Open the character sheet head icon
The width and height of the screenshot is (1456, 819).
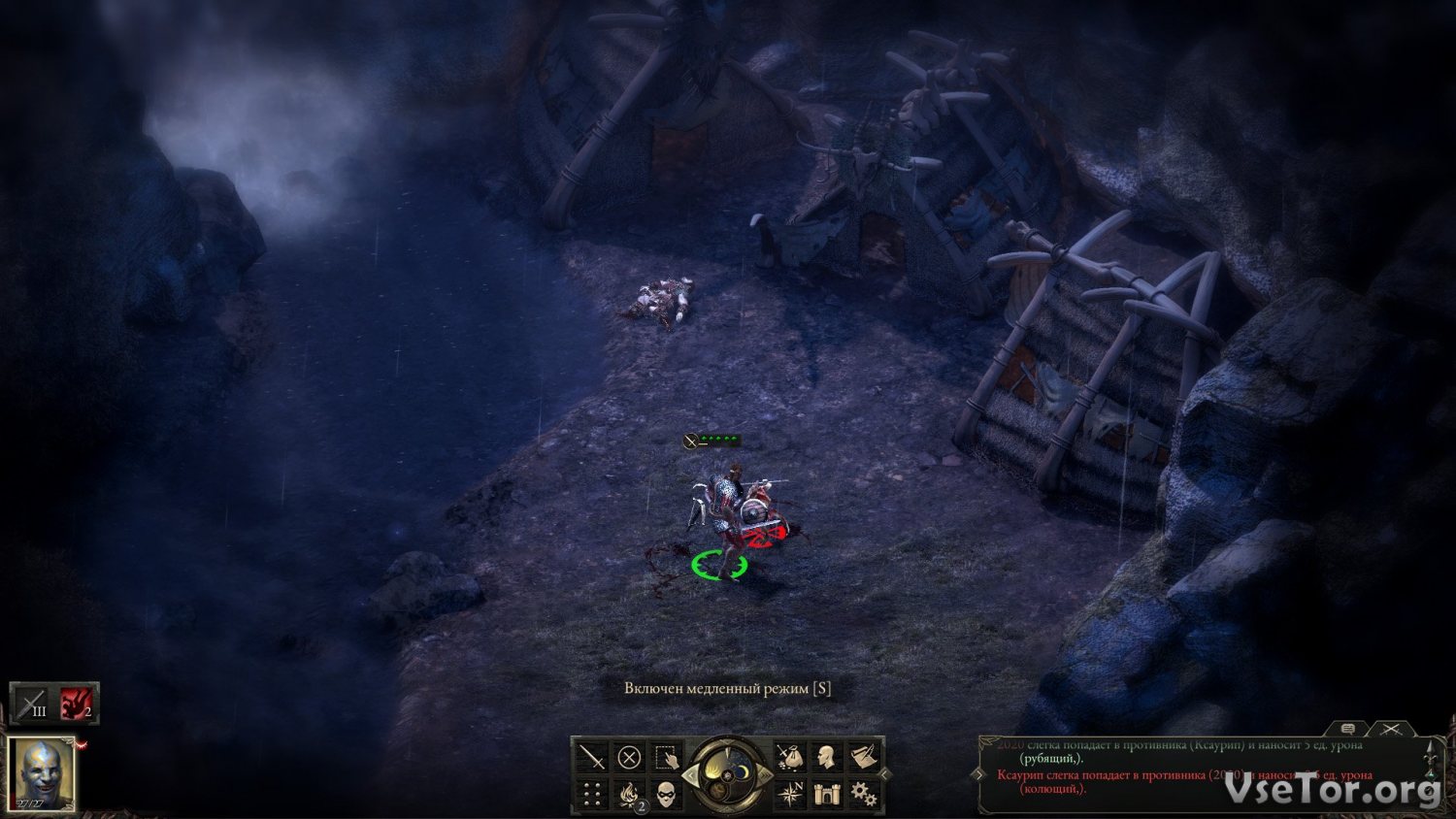[x=826, y=757]
